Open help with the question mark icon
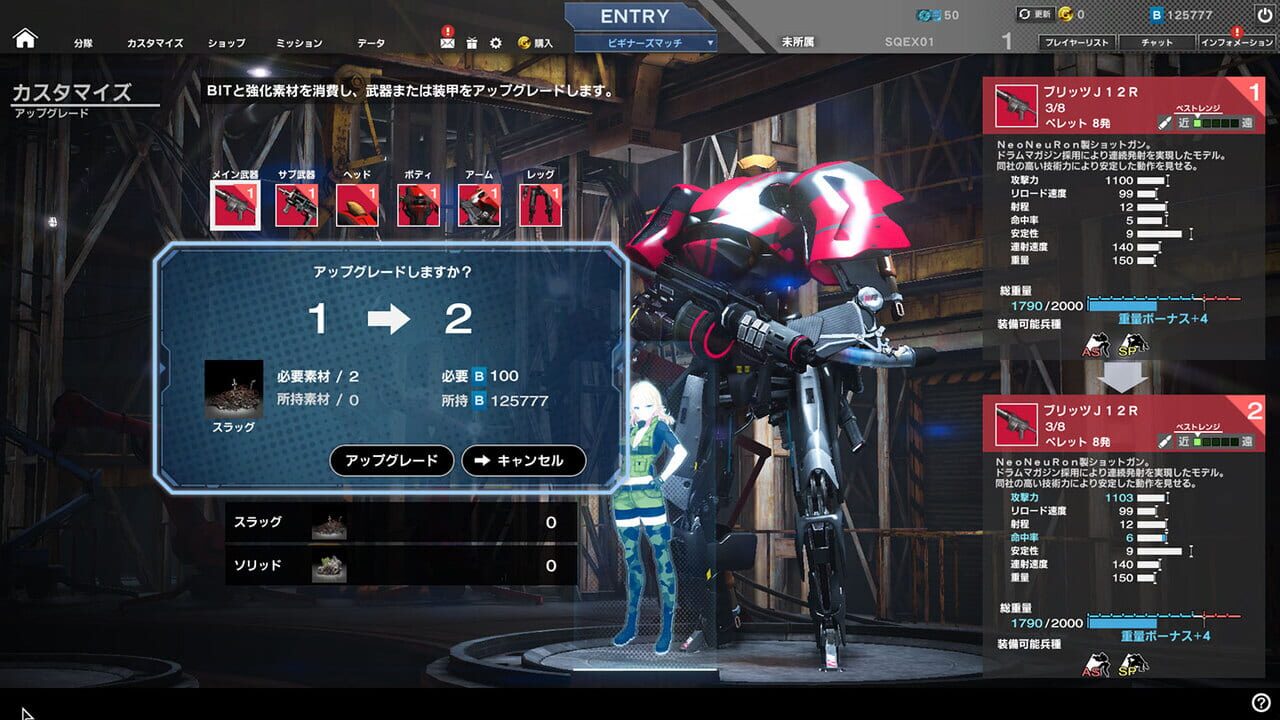Screen dimensions: 1280x720 point(1261,703)
